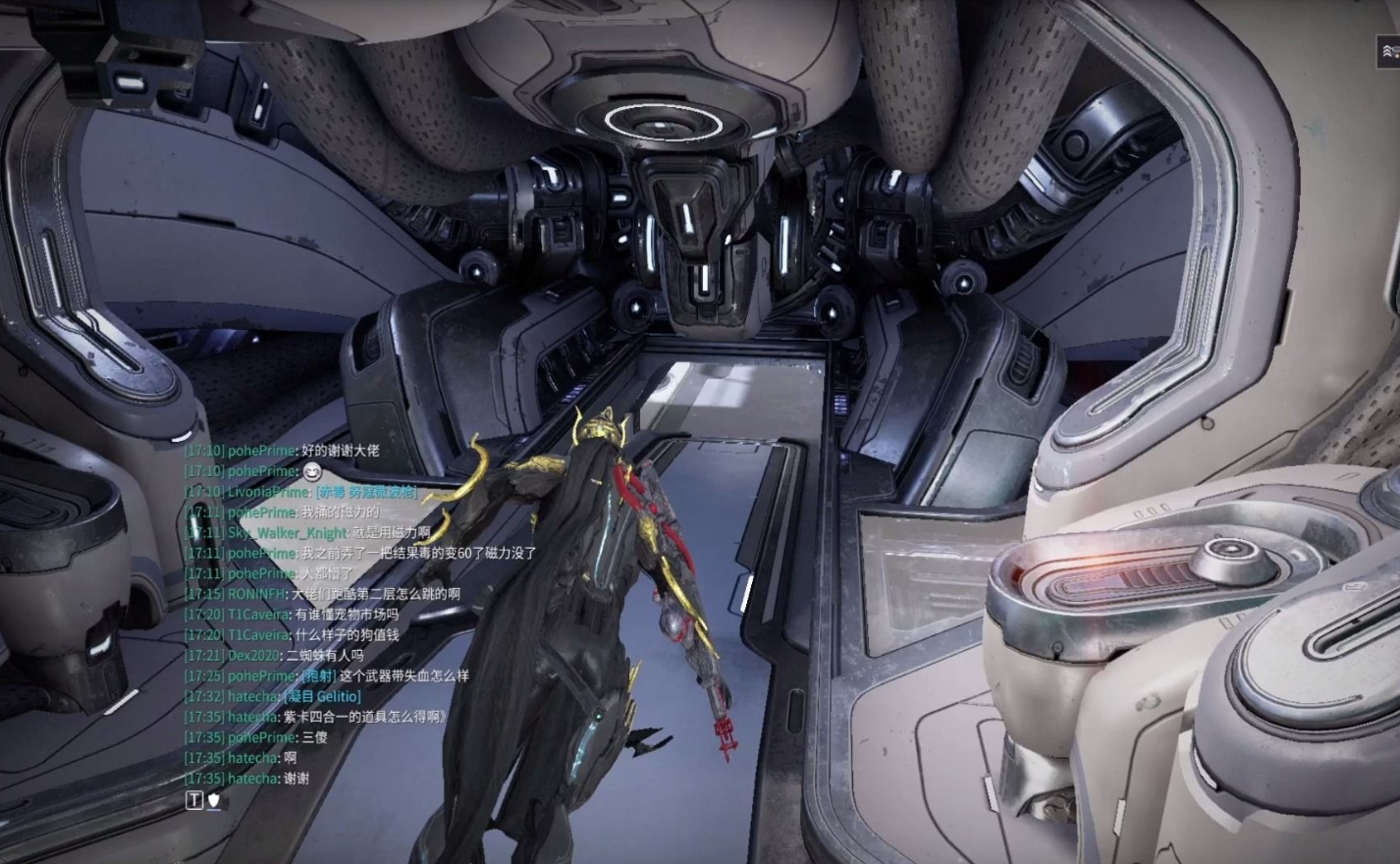The image size is (1400, 864).
Task: Select player name RONINFH in chat
Action: point(256,594)
